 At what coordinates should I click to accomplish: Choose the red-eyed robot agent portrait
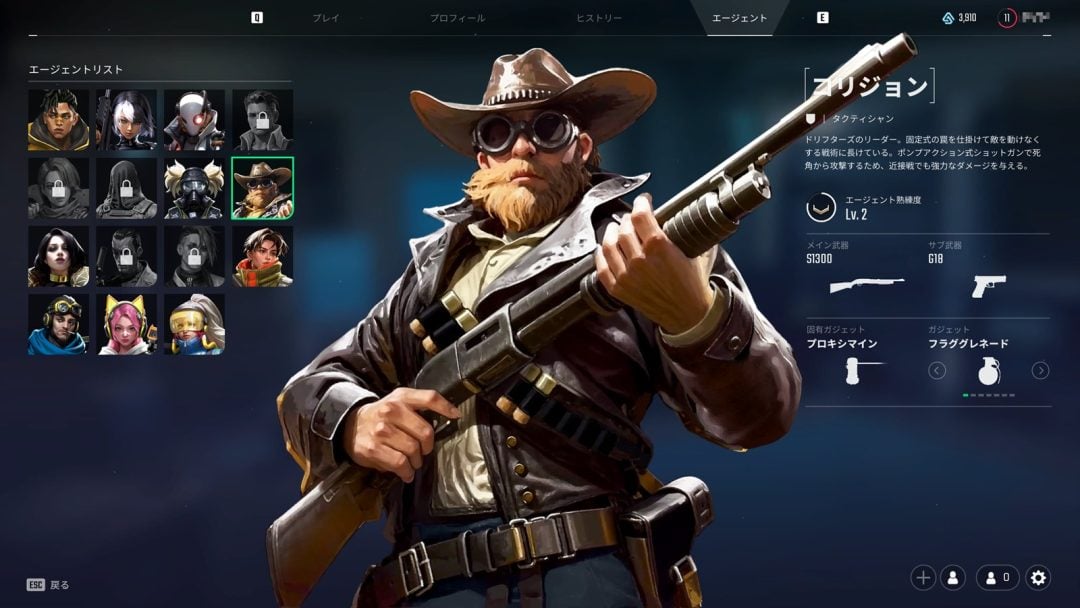[194, 120]
